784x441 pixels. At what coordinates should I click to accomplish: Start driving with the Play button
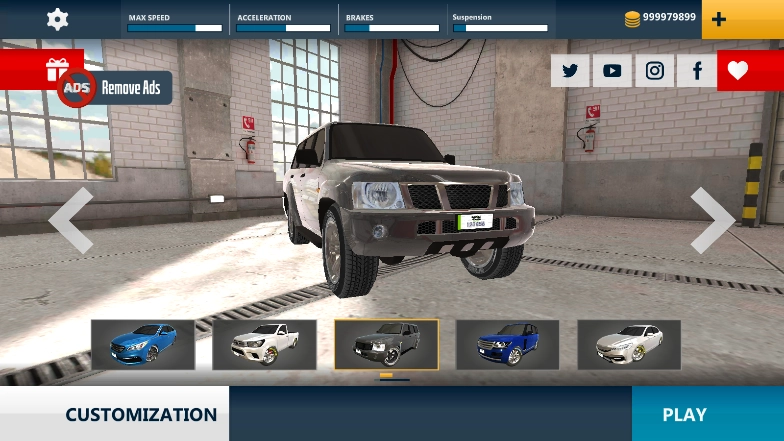[684, 414]
